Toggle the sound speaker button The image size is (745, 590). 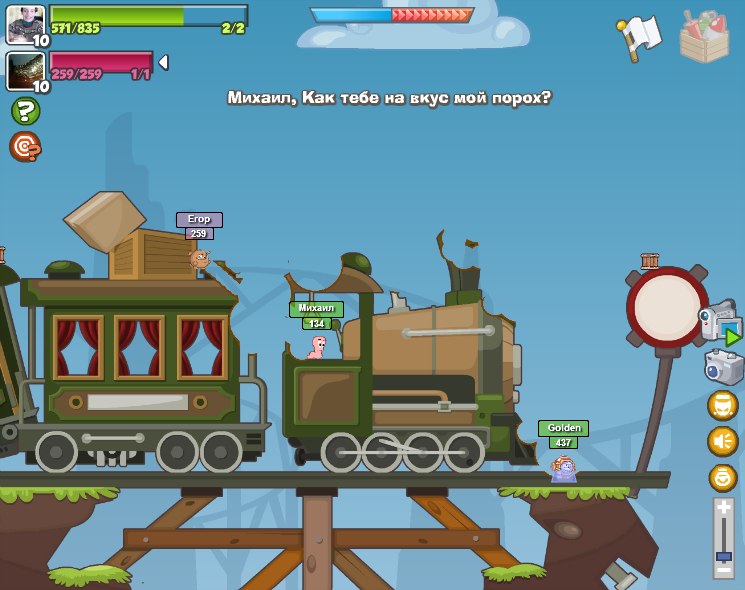(x=722, y=441)
